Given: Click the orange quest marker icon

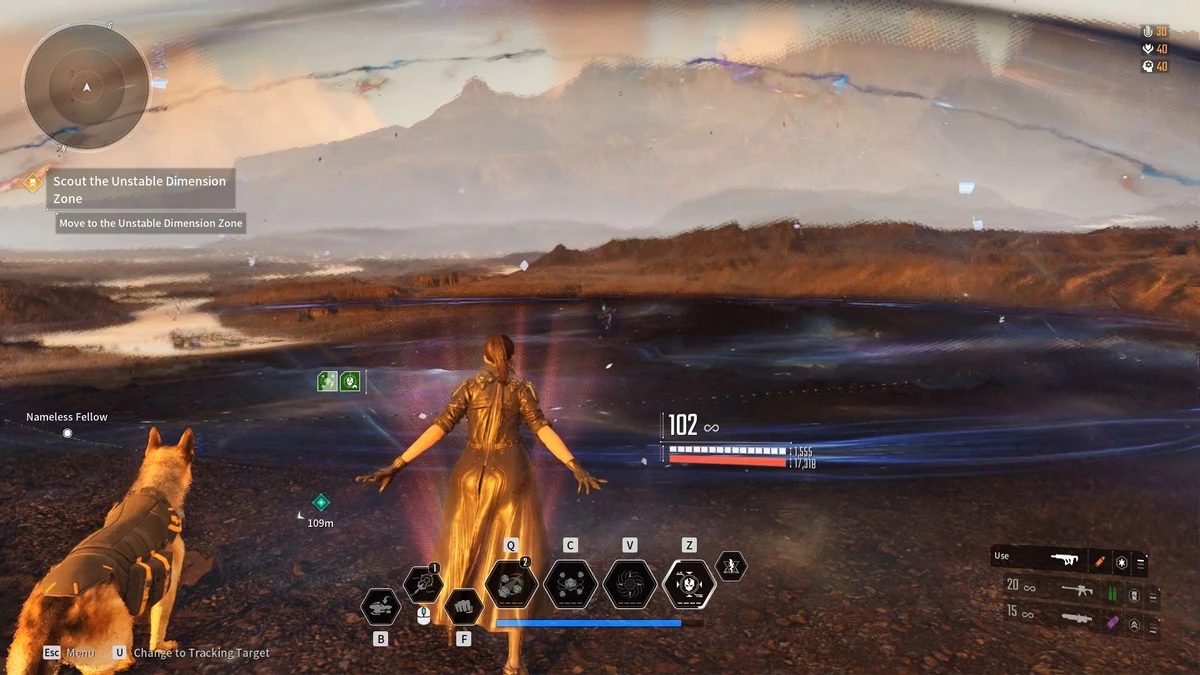Looking at the screenshot, I should 33,182.
